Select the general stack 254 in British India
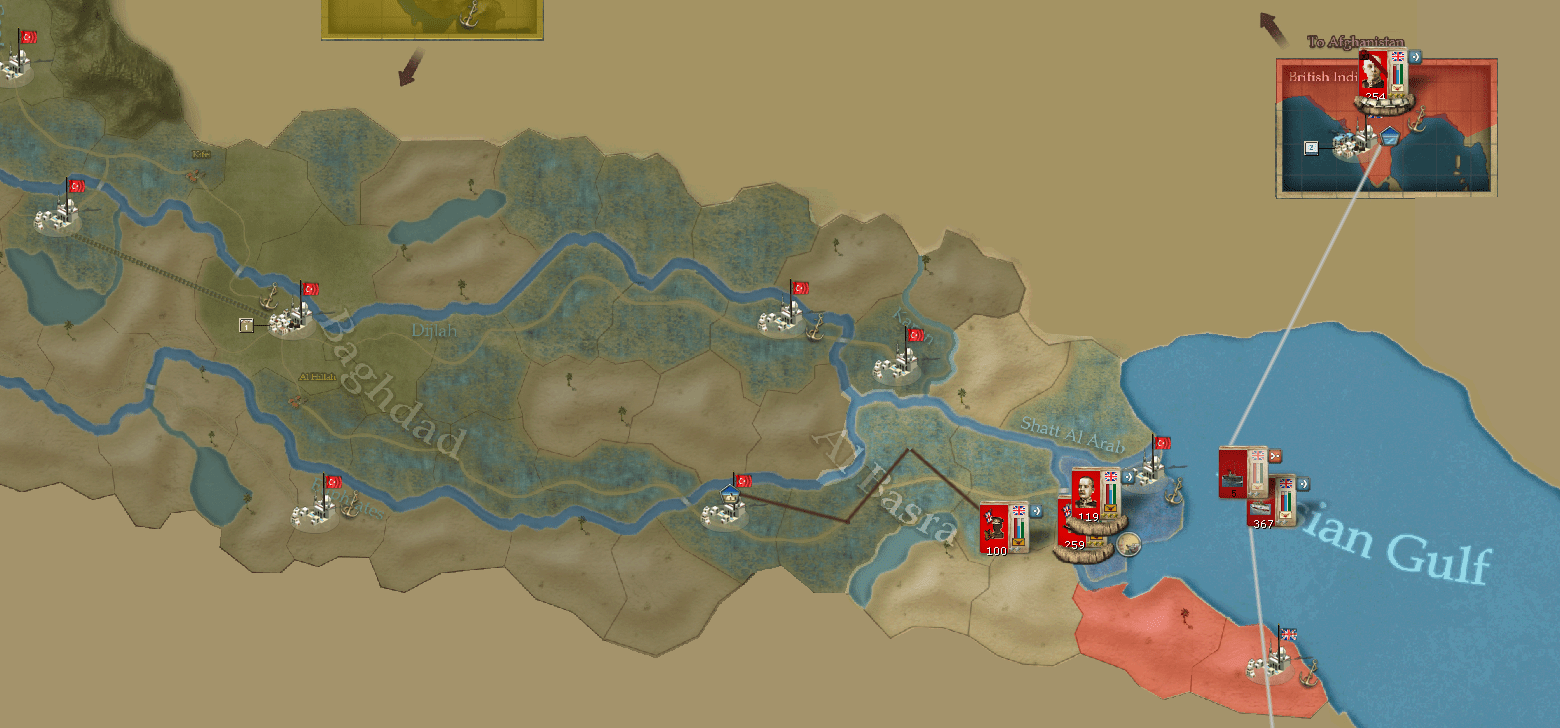This screenshot has height=728, width=1560. (x=1374, y=74)
